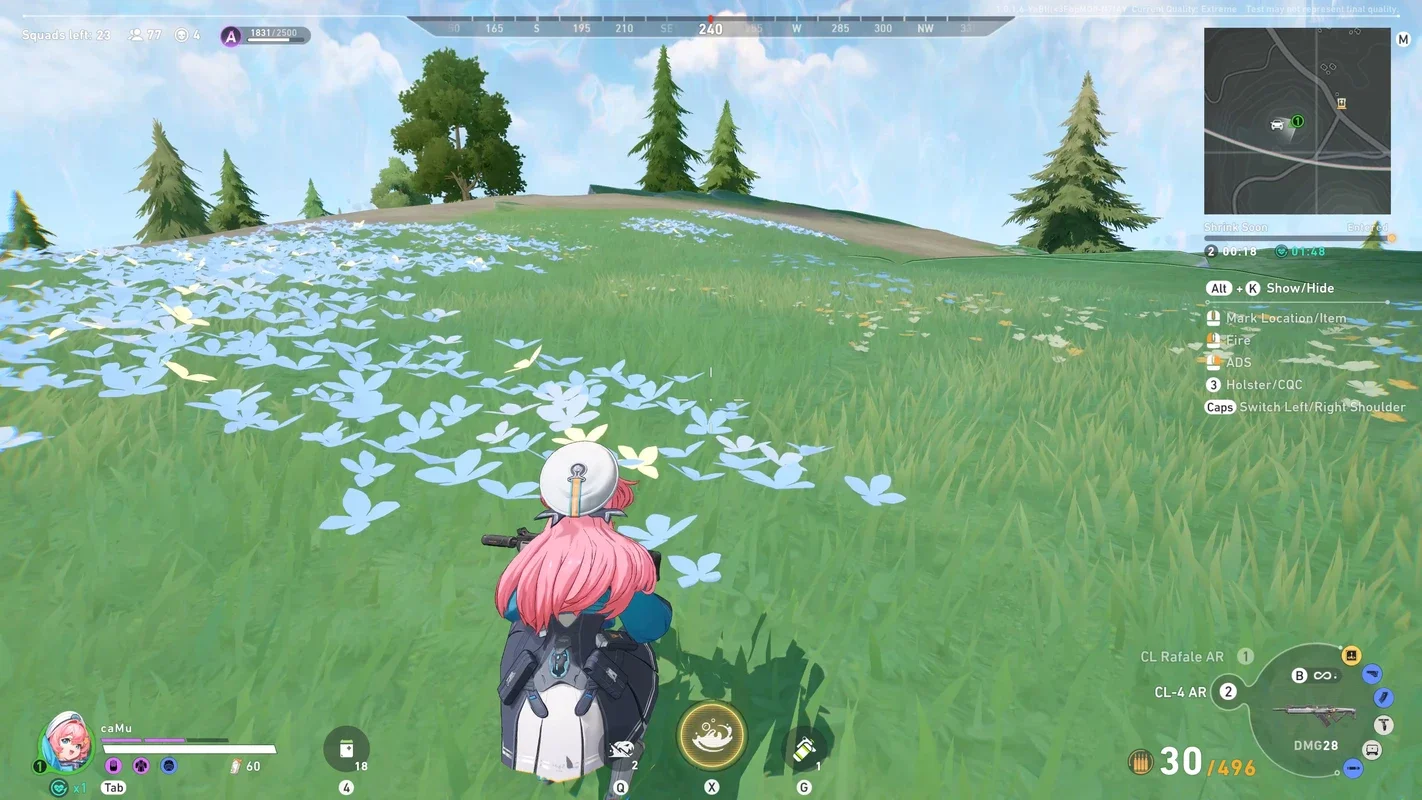Viewport: 1422px width, 800px height.
Task: Select the blue magazine attachment icon
Action: coord(1384,698)
